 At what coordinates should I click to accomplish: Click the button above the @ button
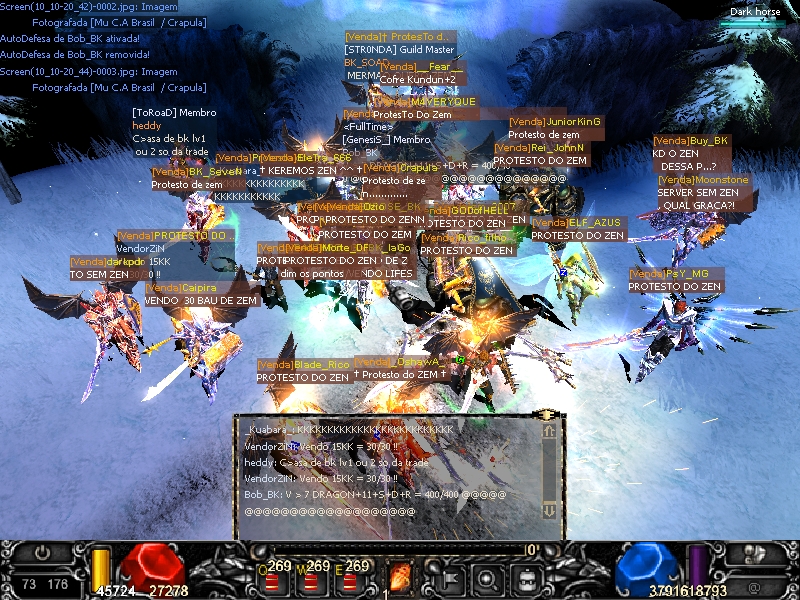click(753, 553)
